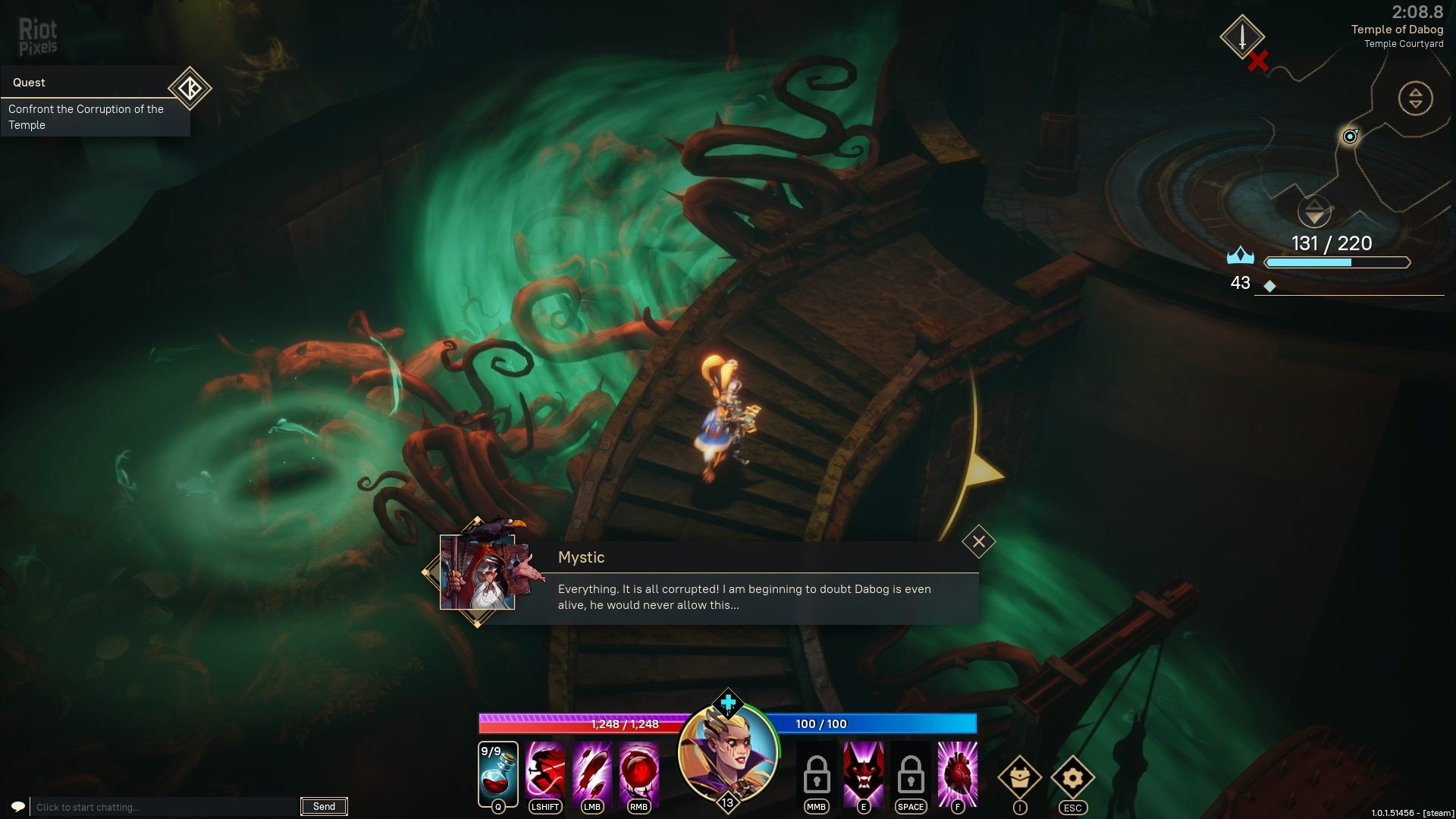The width and height of the screenshot is (1456, 819).
Task: Close the Mystic dialogue box
Action: click(x=978, y=541)
